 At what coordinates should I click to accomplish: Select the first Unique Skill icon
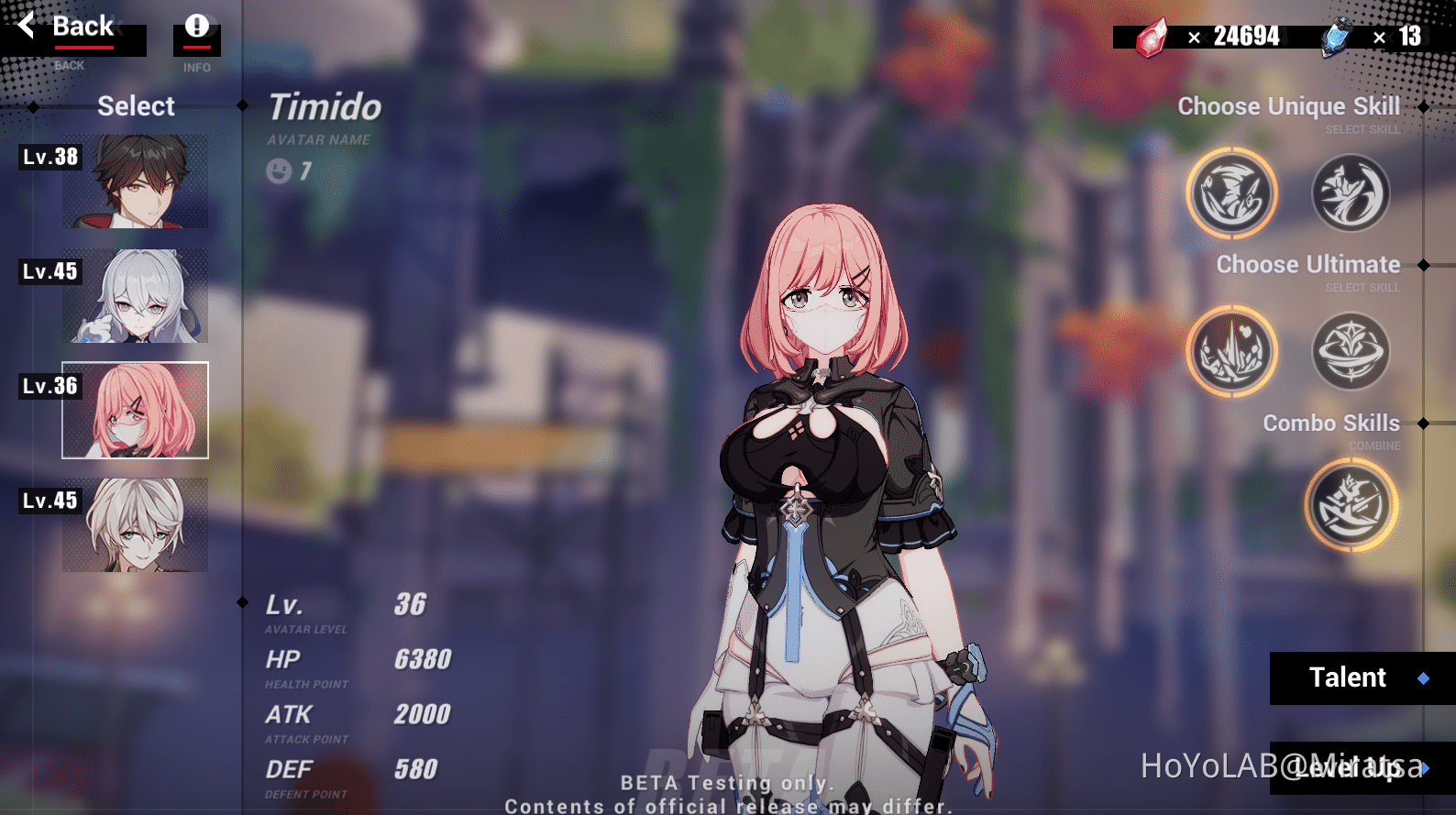(1231, 193)
